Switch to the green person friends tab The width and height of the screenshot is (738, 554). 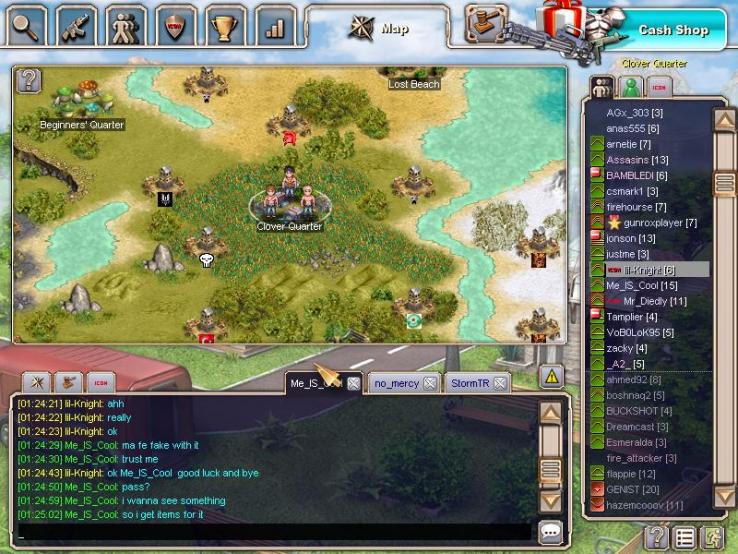(631, 86)
